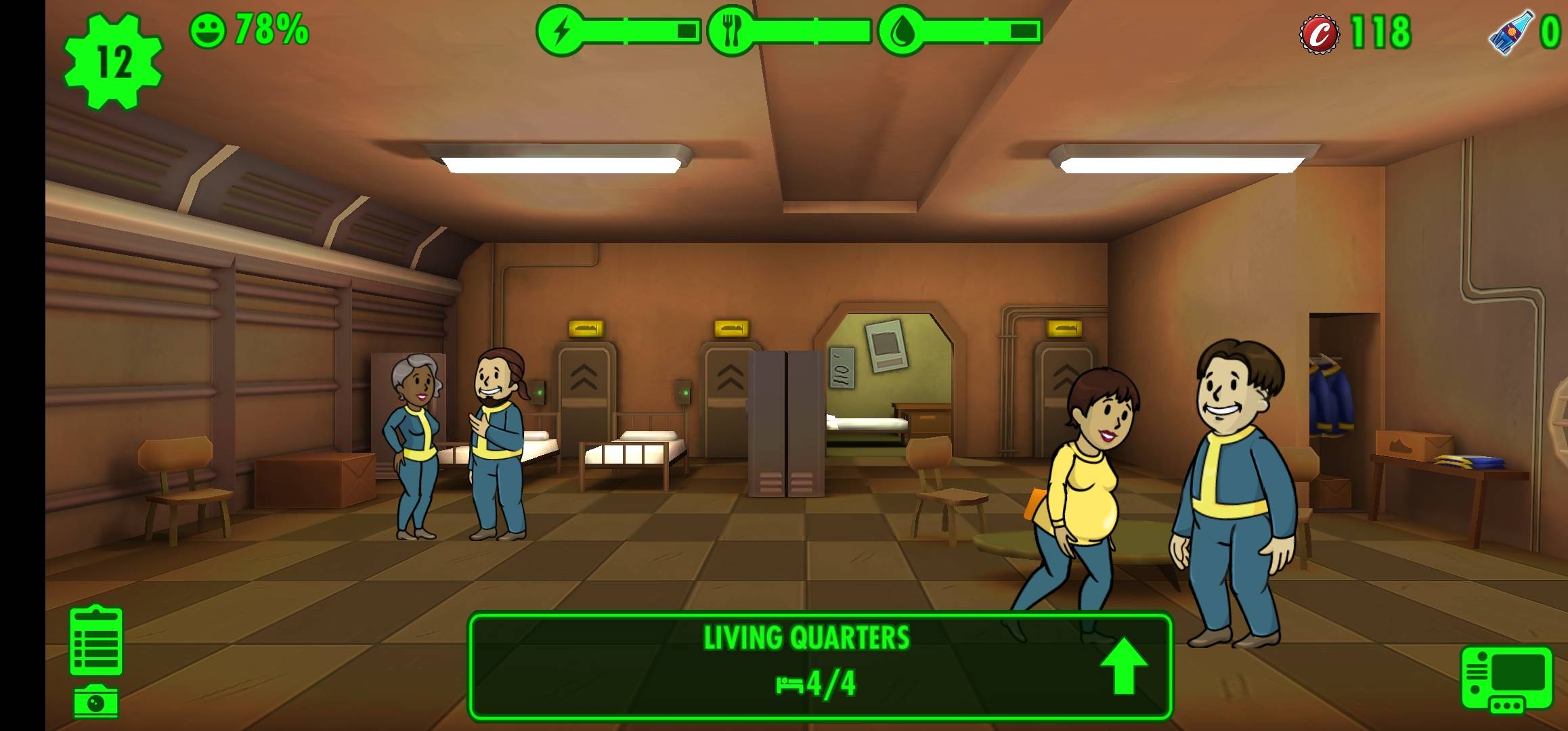Tap the vault happiness smiley face
The height and width of the screenshot is (731, 1568).
coord(207,31)
